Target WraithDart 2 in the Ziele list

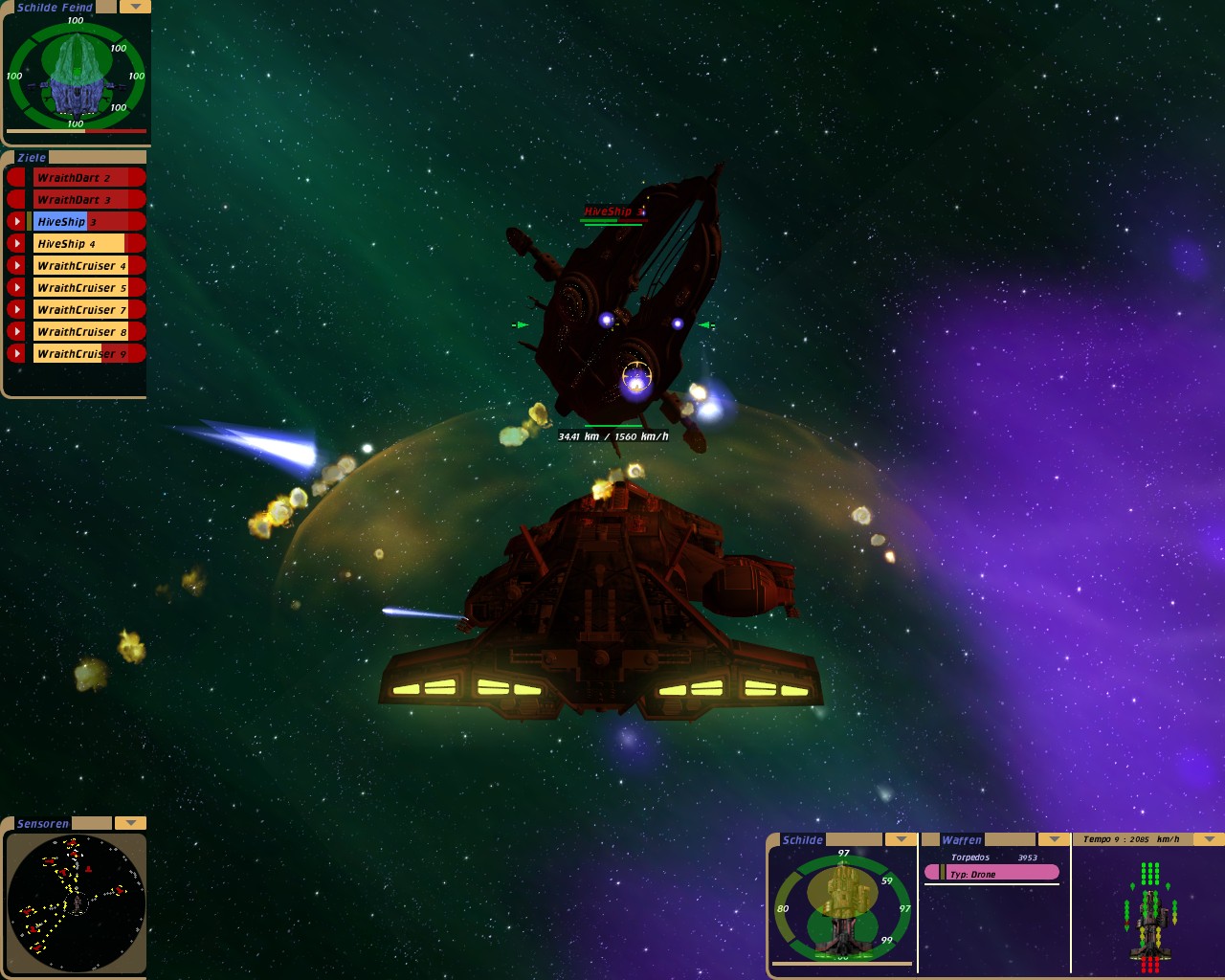click(x=86, y=178)
